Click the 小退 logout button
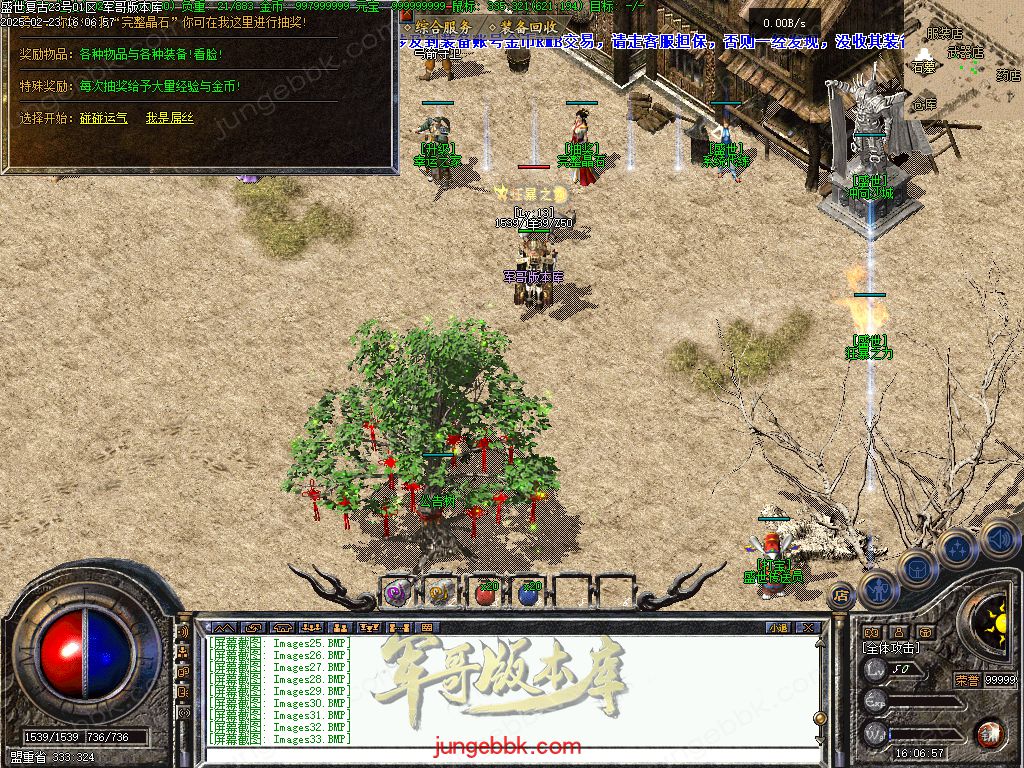This screenshot has height=768, width=1024. (778, 628)
